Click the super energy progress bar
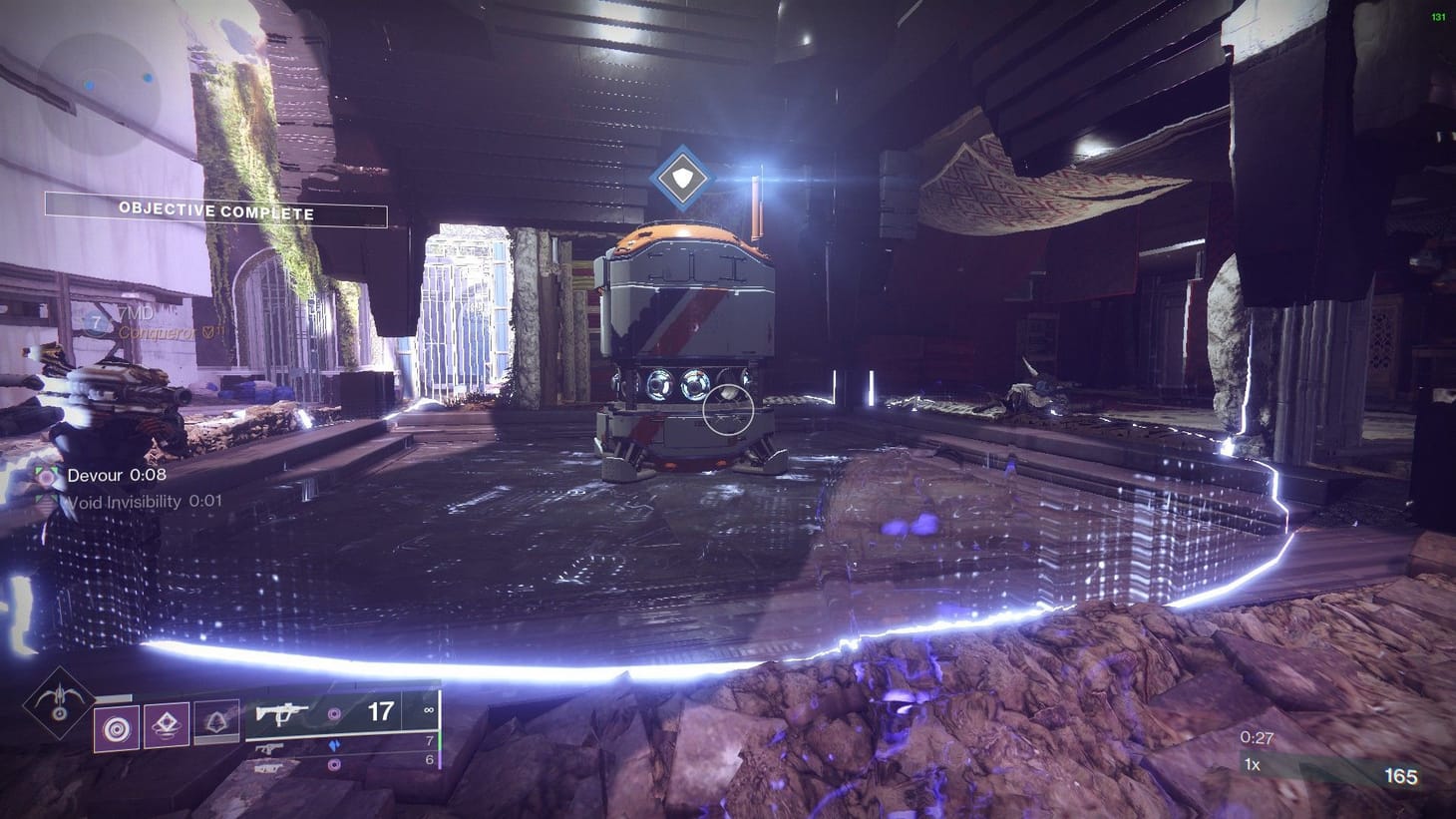The width and height of the screenshot is (1456, 819). pos(112,697)
